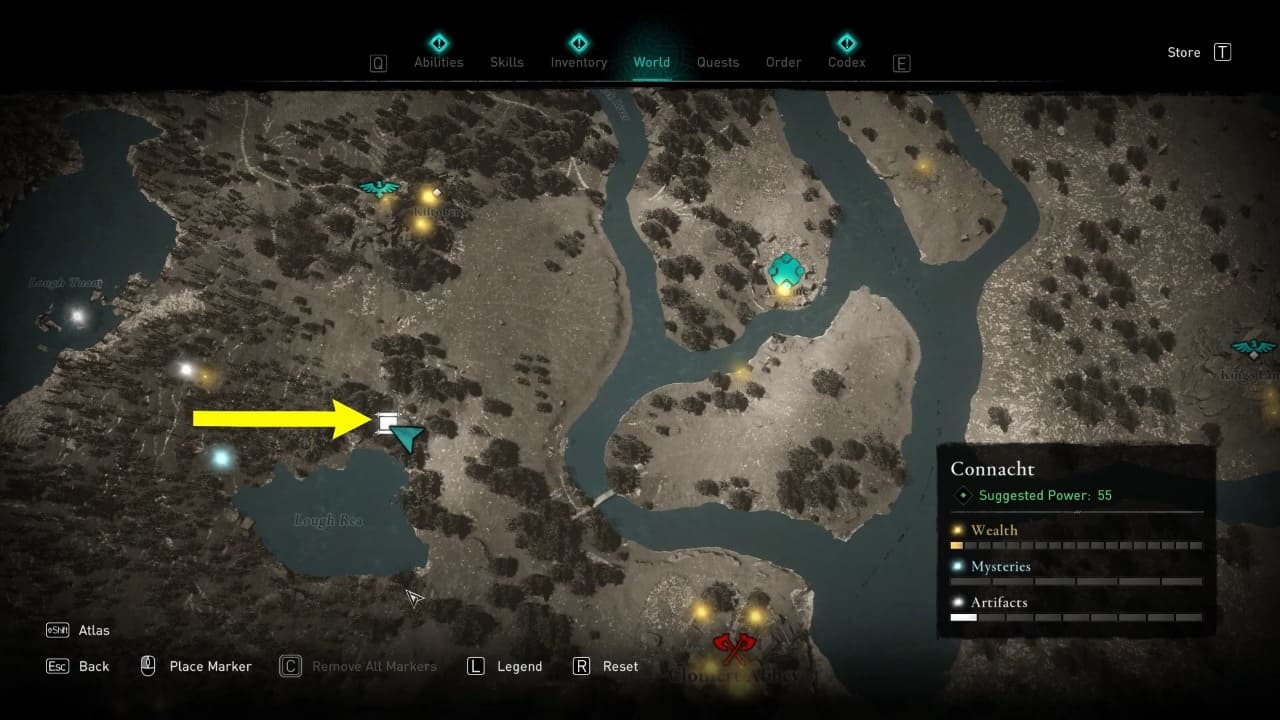The width and height of the screenshot is (1280, 720).
Task: Click the Abilities icon above its label
Action: [x=438, y=41]
